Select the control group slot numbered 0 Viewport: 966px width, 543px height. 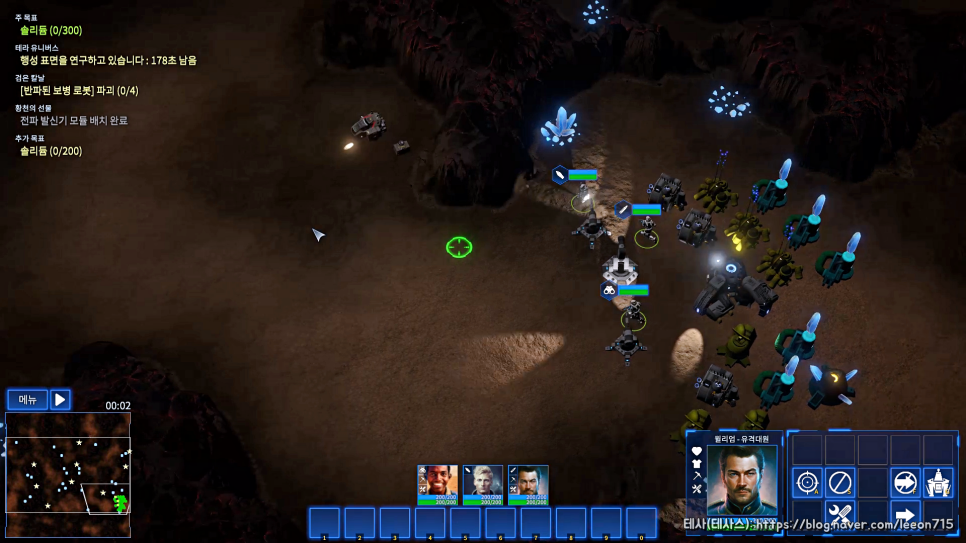(x=641, y=523)
